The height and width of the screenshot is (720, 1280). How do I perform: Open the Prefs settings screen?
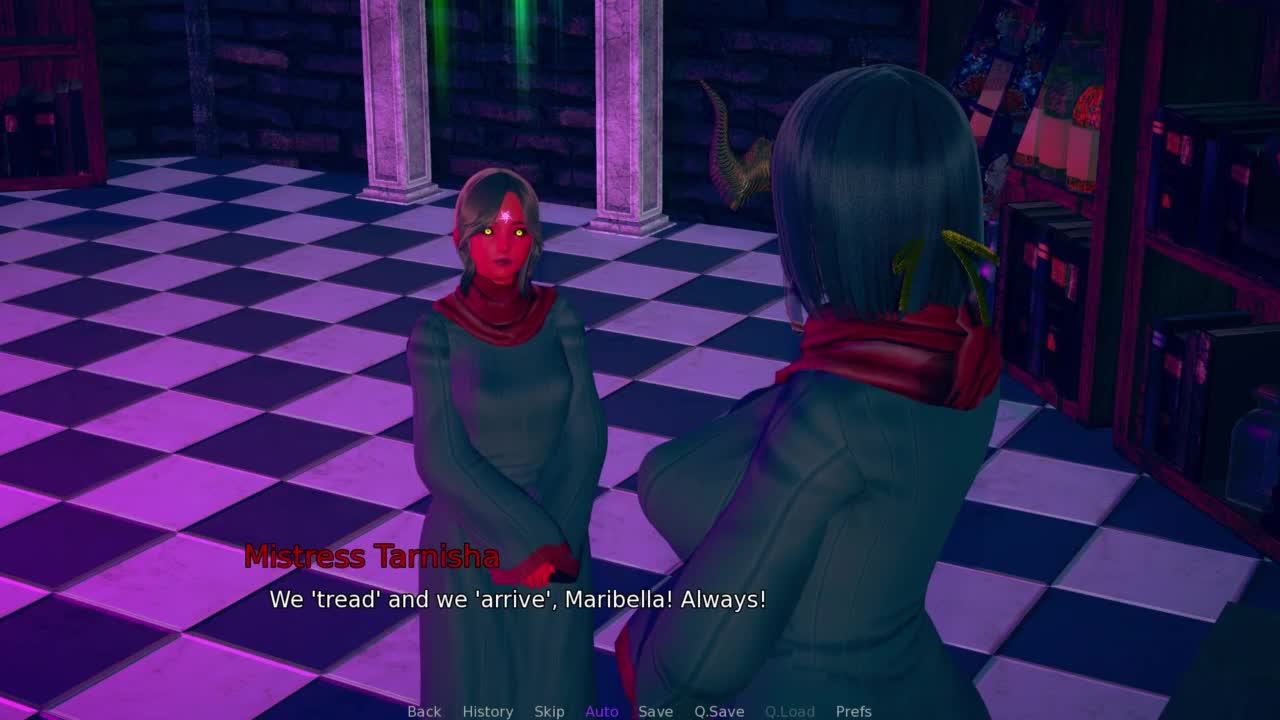pyautogui.click(x=854, y=711)
